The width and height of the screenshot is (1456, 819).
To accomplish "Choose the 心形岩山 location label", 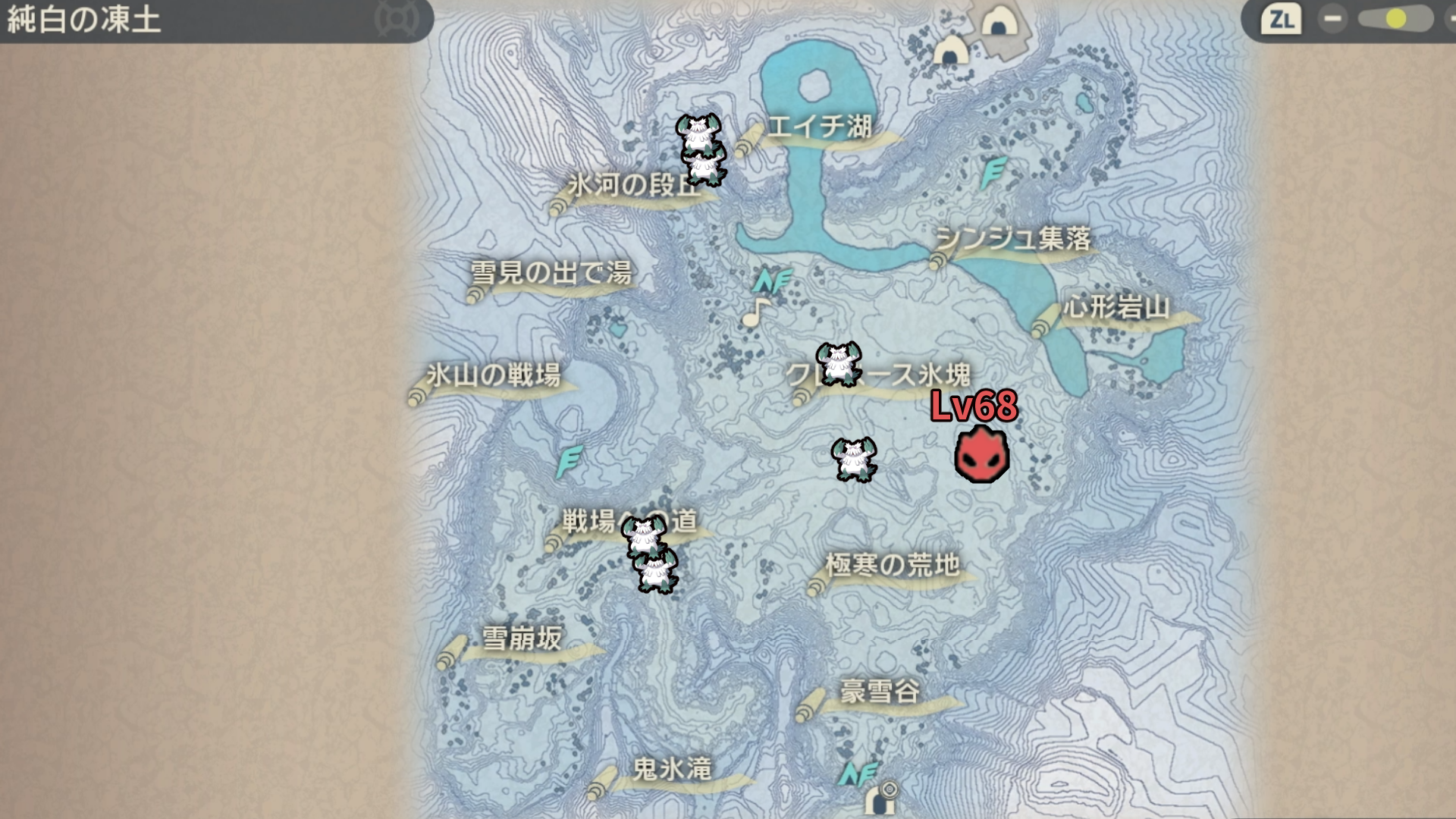I will point(1116,308).
